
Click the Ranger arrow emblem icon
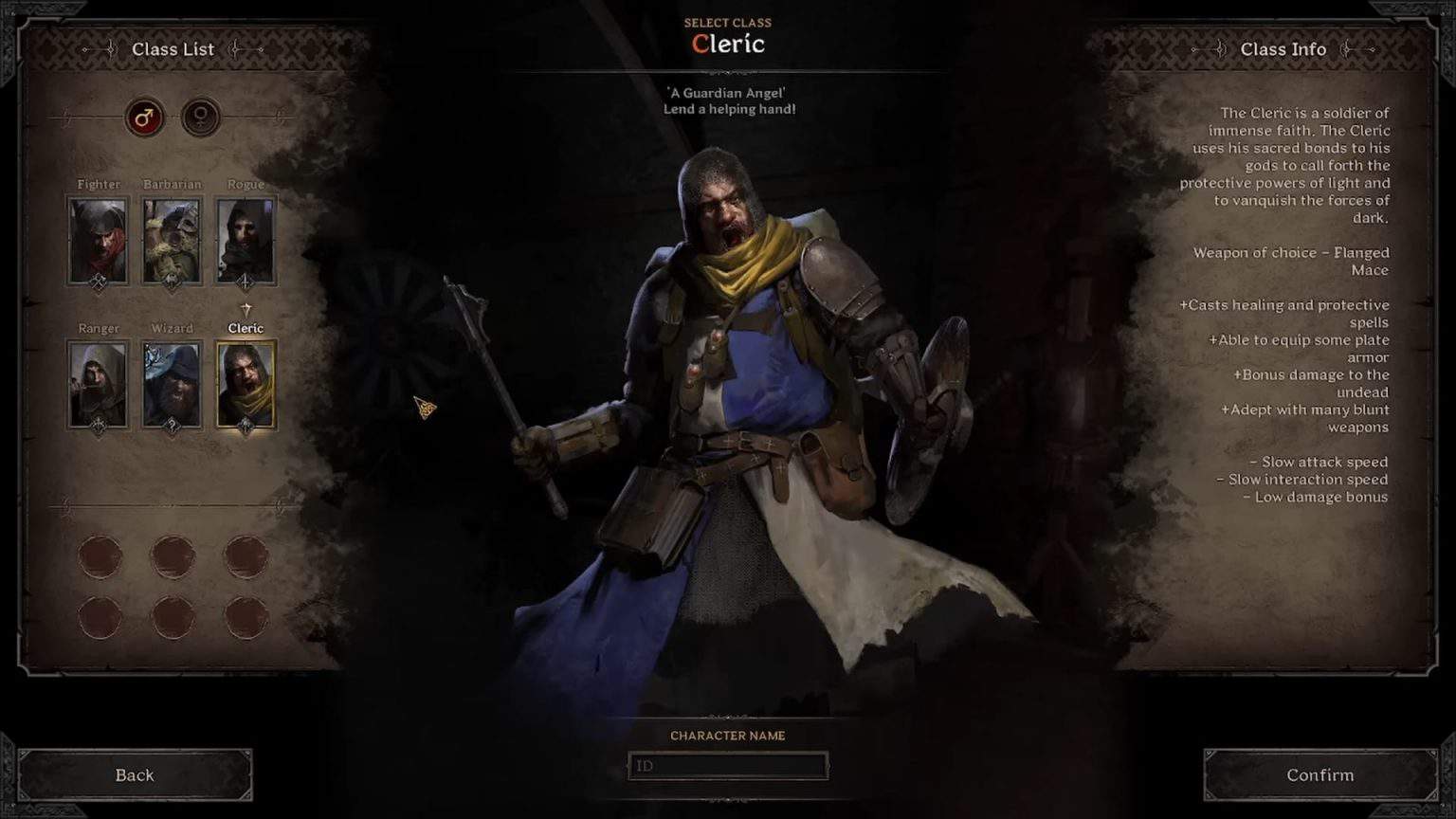click(x=98, y=427)
